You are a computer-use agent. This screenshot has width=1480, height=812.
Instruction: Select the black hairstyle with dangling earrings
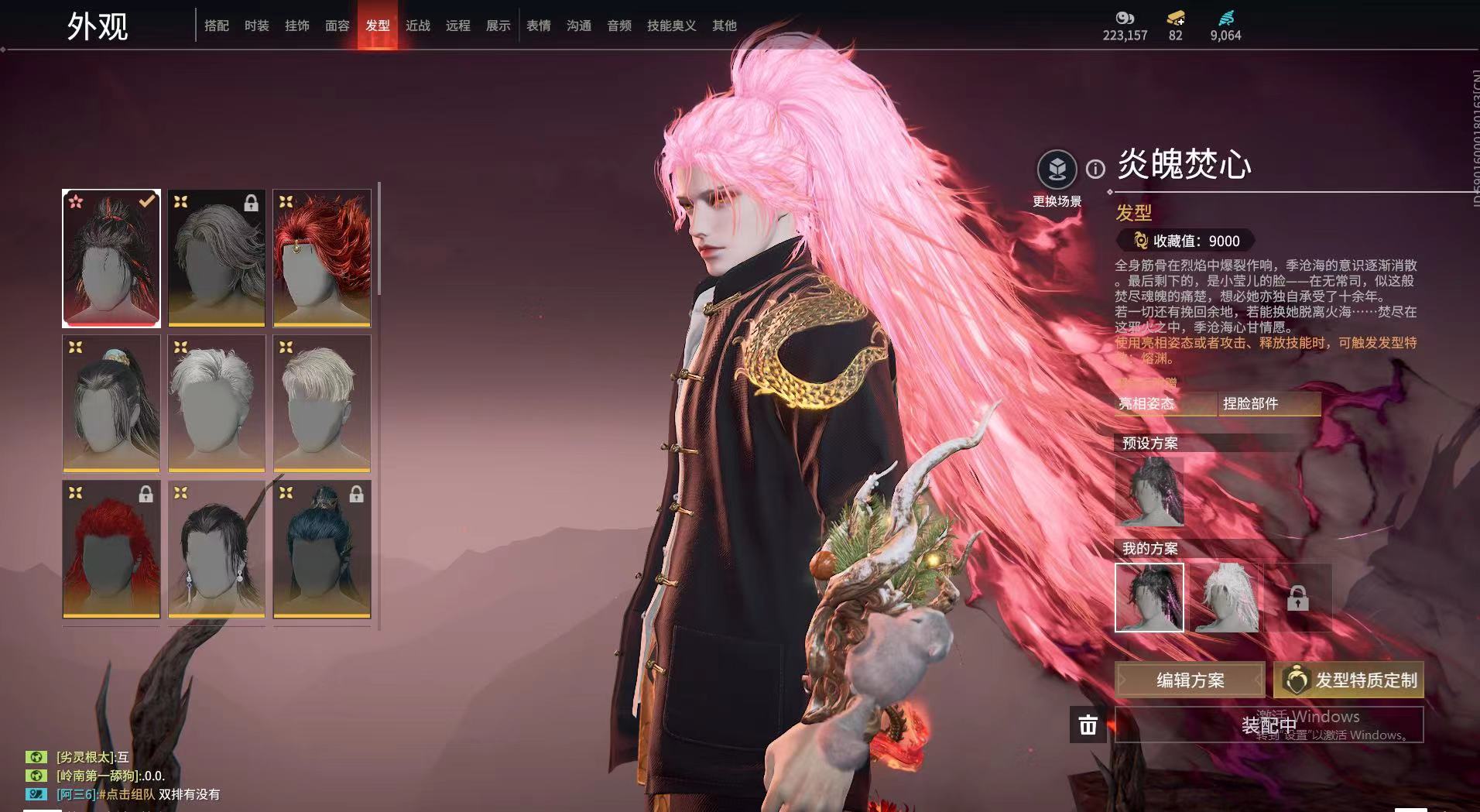pyautogui.click(x=217, y=549)
